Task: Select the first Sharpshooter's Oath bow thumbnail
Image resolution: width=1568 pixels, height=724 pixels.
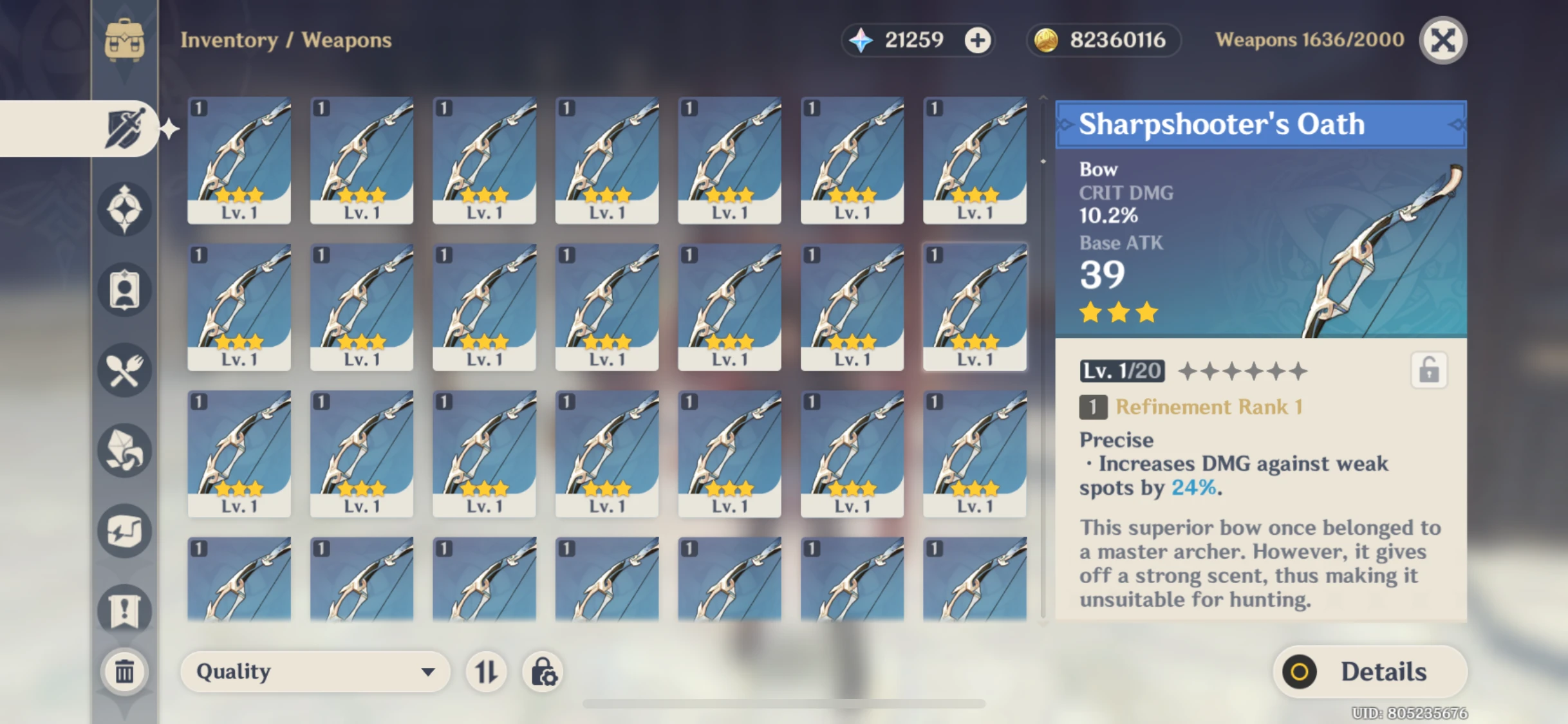Action: pyautogui.click(x=239, y=160)
